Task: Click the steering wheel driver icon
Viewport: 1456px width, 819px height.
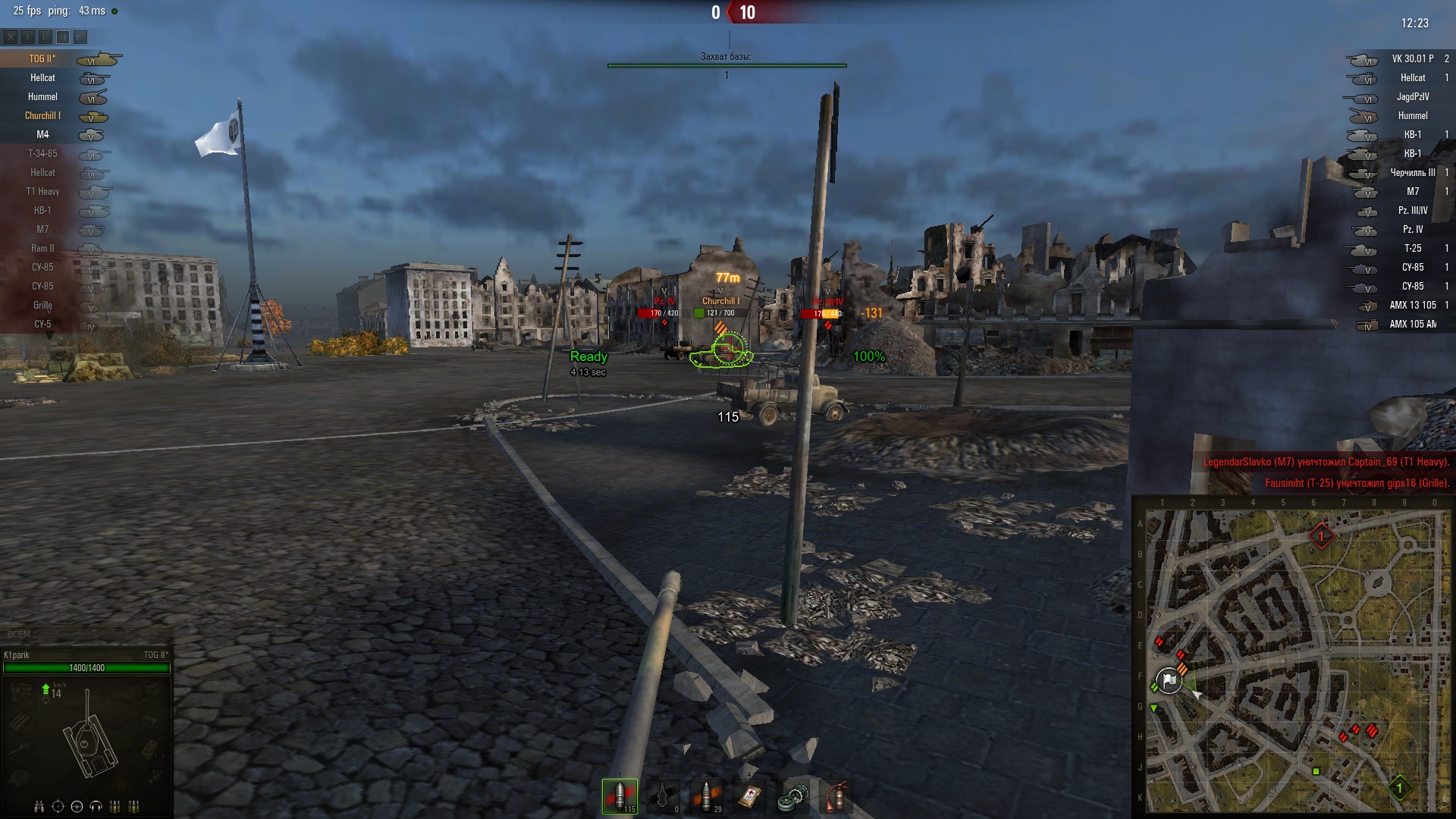Action: pyautogui.click(x=77, y=806)
